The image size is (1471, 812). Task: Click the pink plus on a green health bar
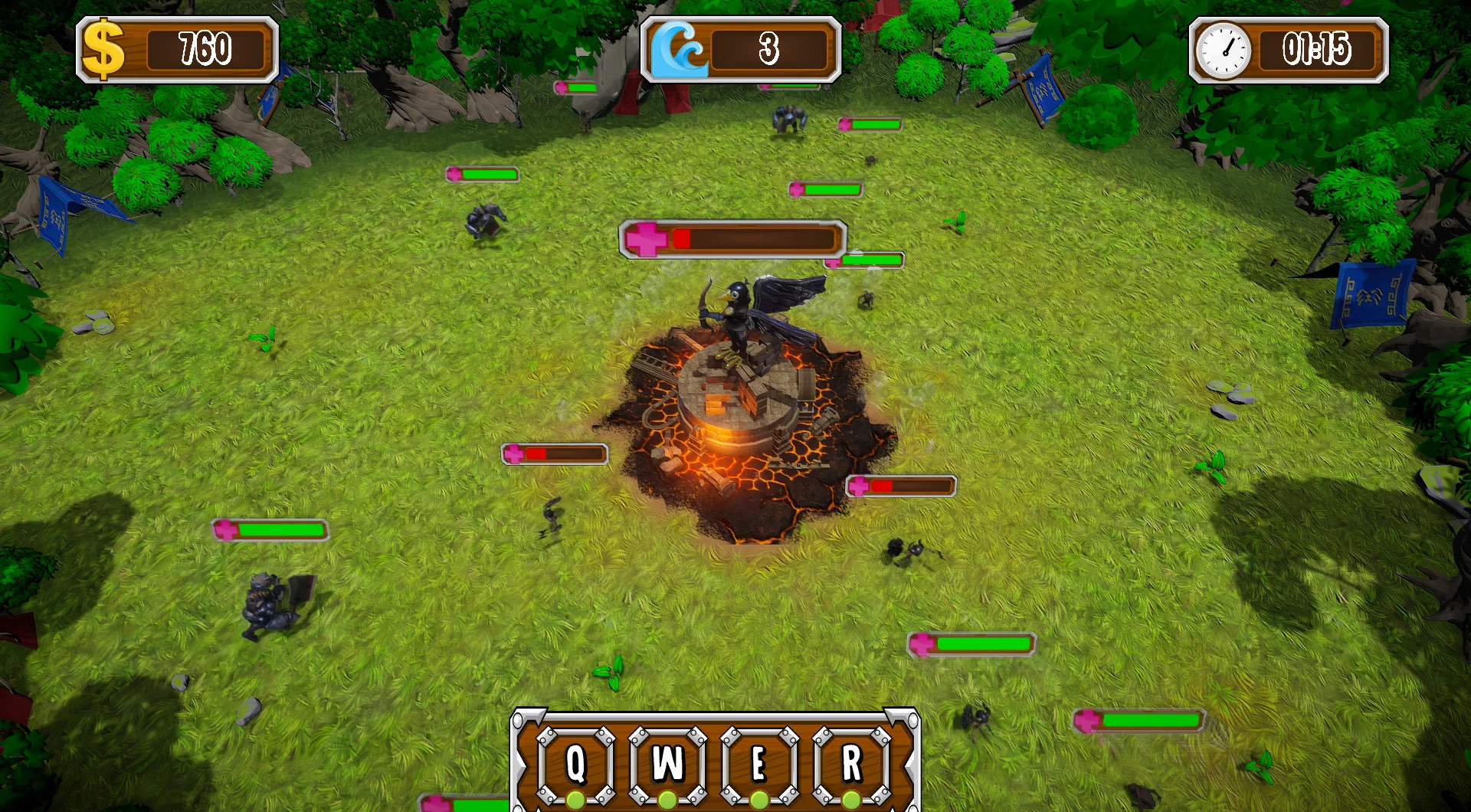(x=226, y=529)
